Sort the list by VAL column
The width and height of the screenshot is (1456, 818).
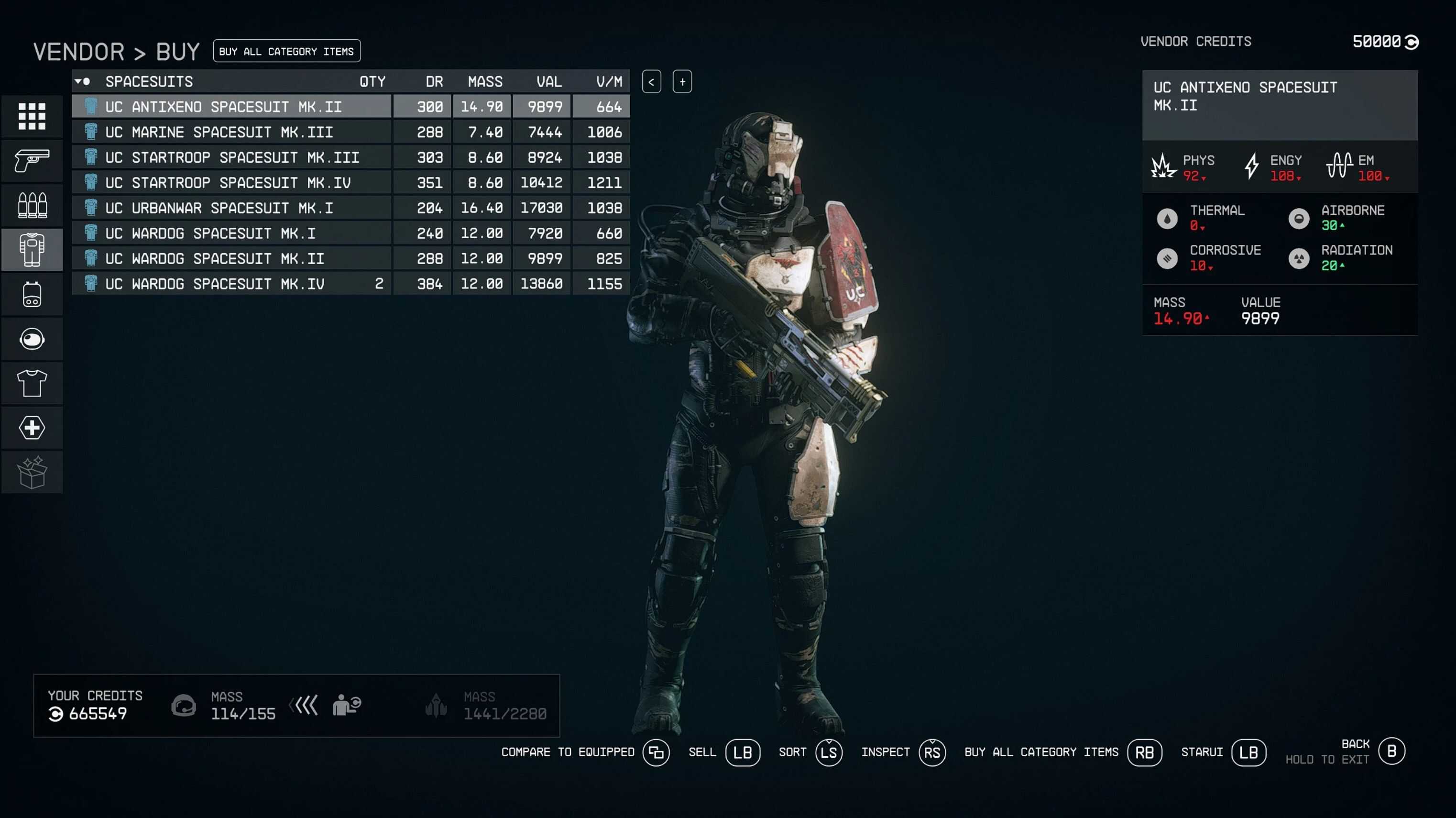[x=548, y=82]
